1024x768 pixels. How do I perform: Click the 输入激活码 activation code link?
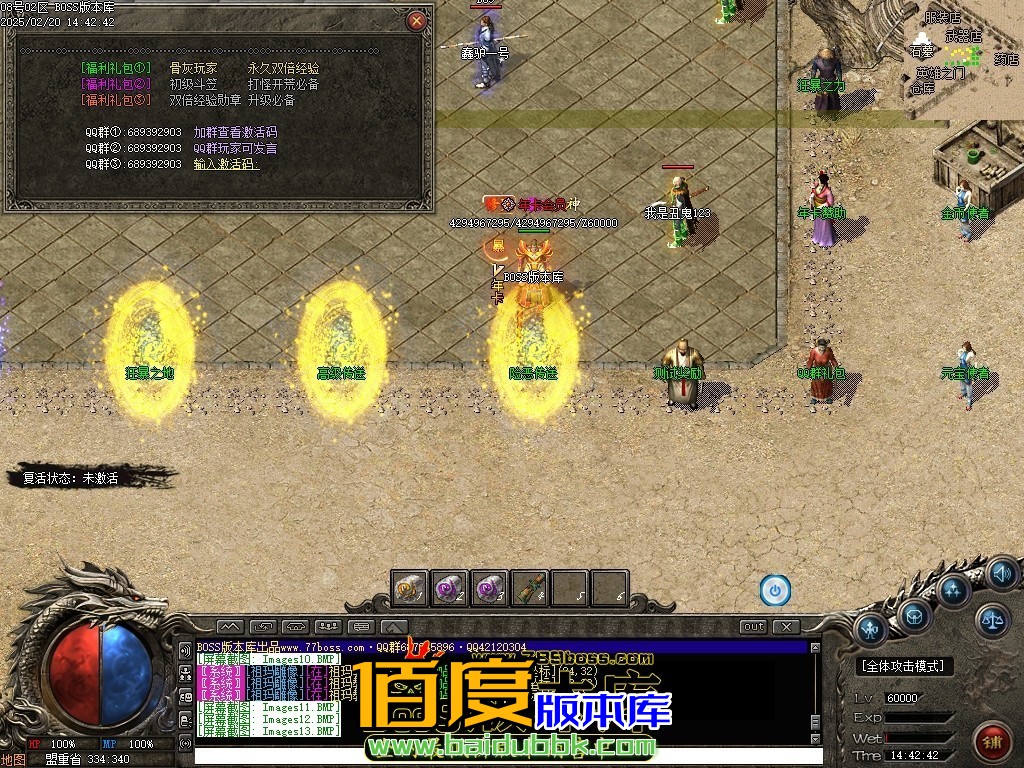pyautogui.click(x=226, y=164)
